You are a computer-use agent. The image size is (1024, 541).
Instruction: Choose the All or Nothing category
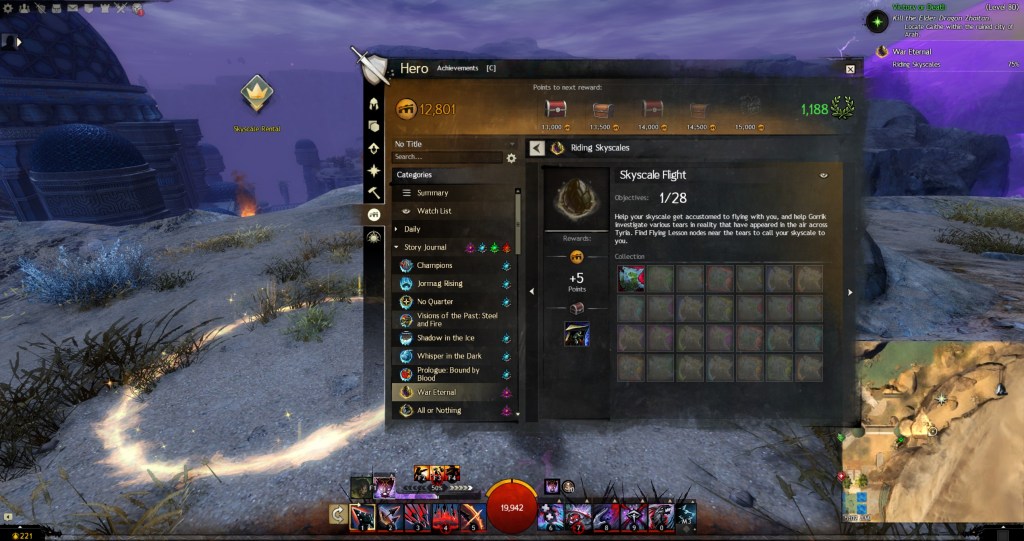click(439, 410)
